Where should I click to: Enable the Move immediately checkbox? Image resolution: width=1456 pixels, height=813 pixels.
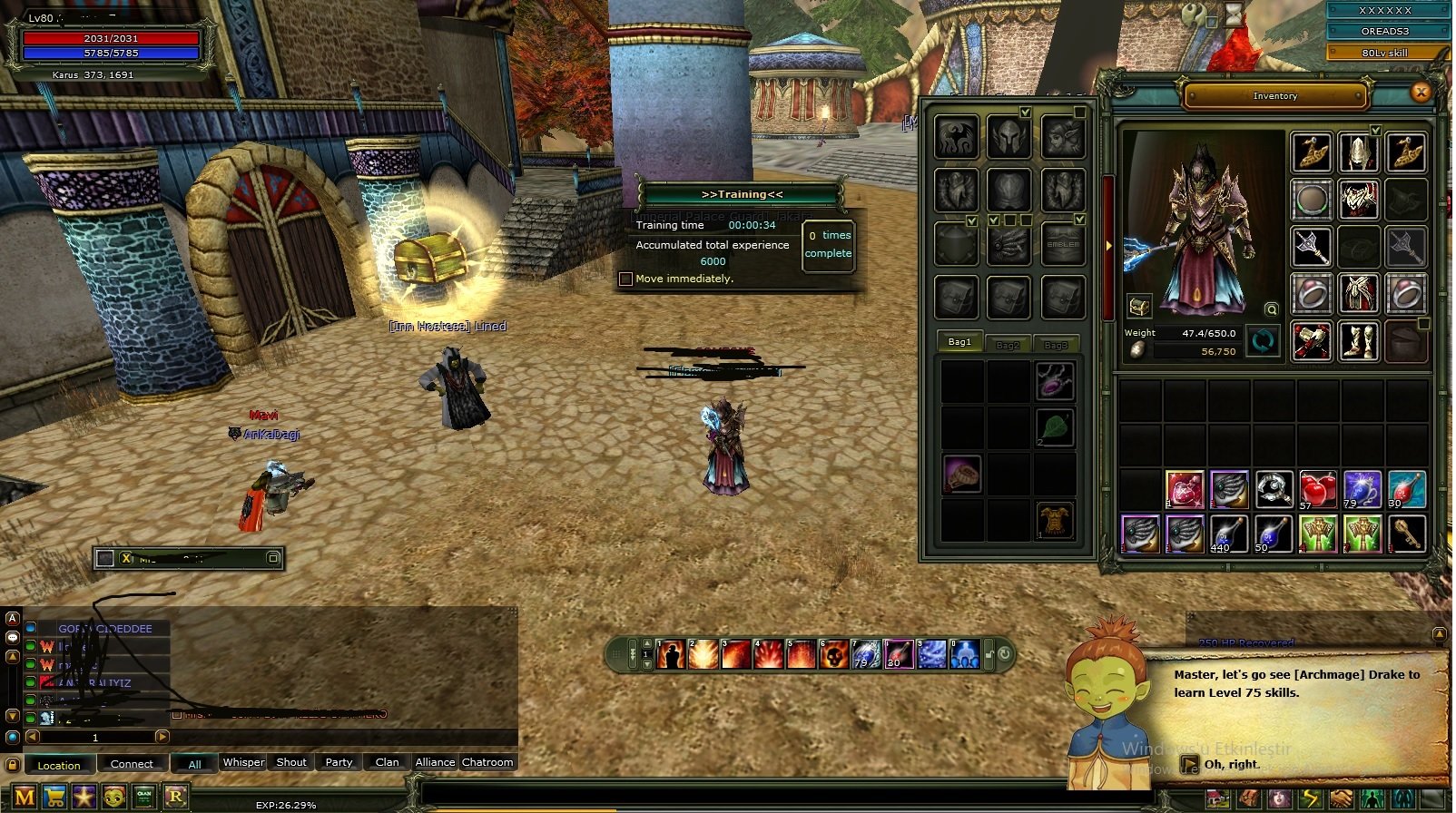626,279
